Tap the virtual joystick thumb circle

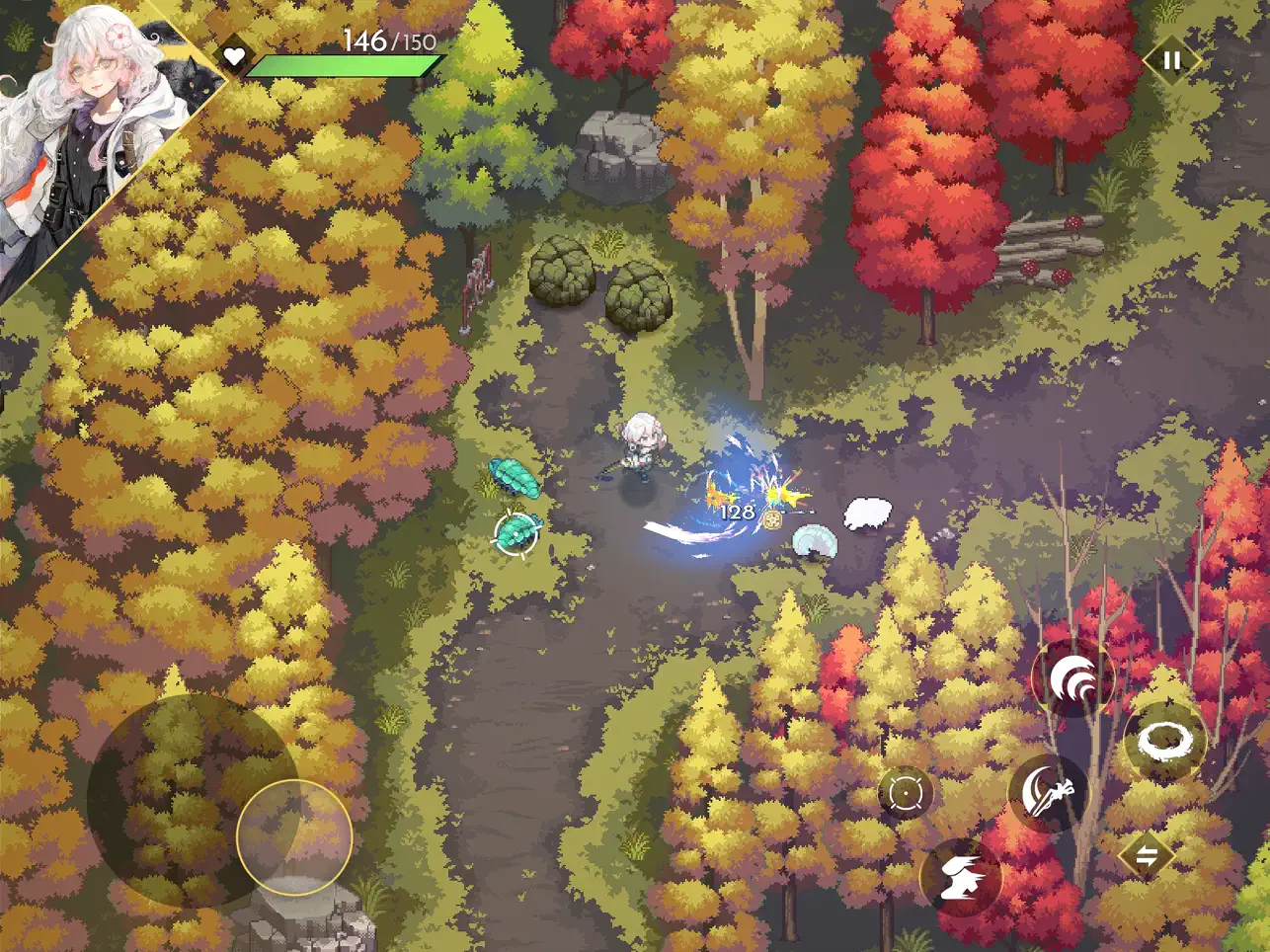pos(294,837)
